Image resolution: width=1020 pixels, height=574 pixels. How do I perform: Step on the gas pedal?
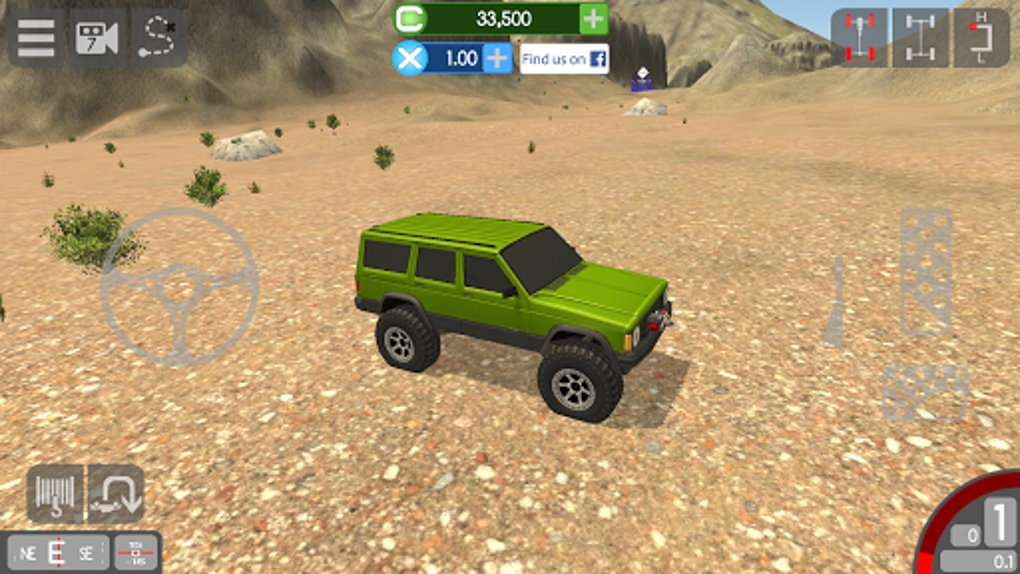coord(925,272)
